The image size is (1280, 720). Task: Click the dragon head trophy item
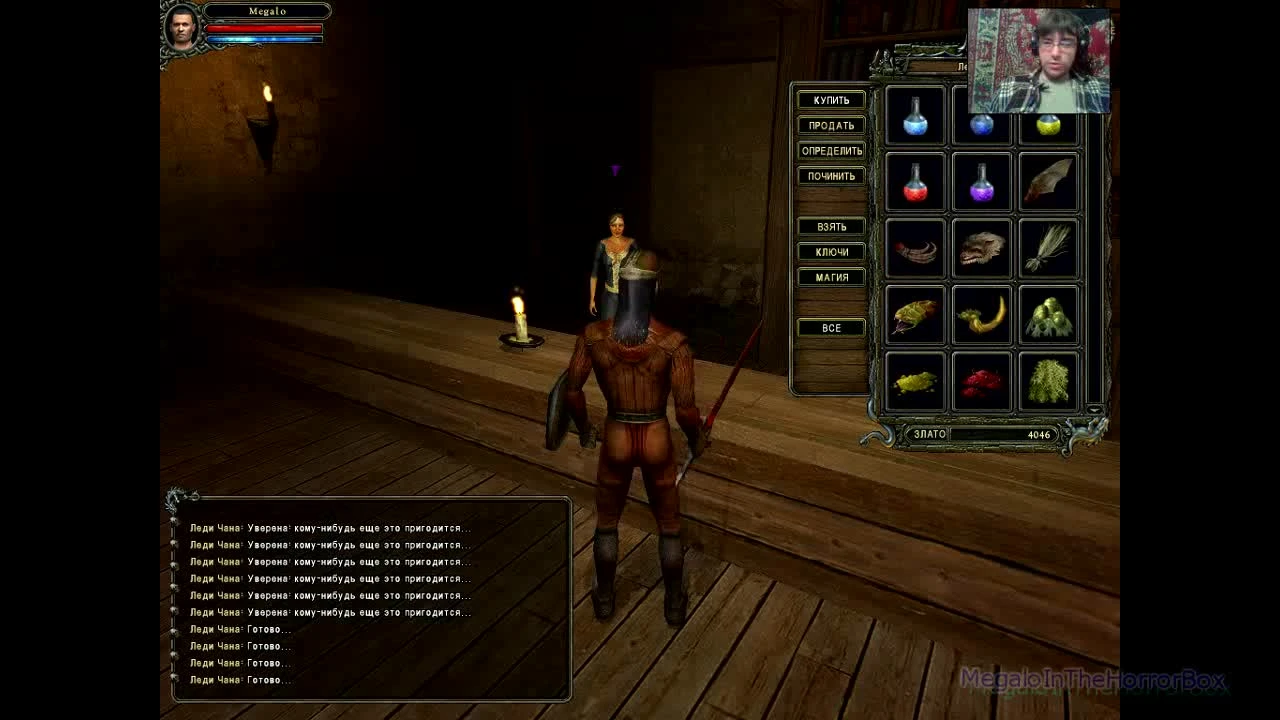(x=981, y=248)
